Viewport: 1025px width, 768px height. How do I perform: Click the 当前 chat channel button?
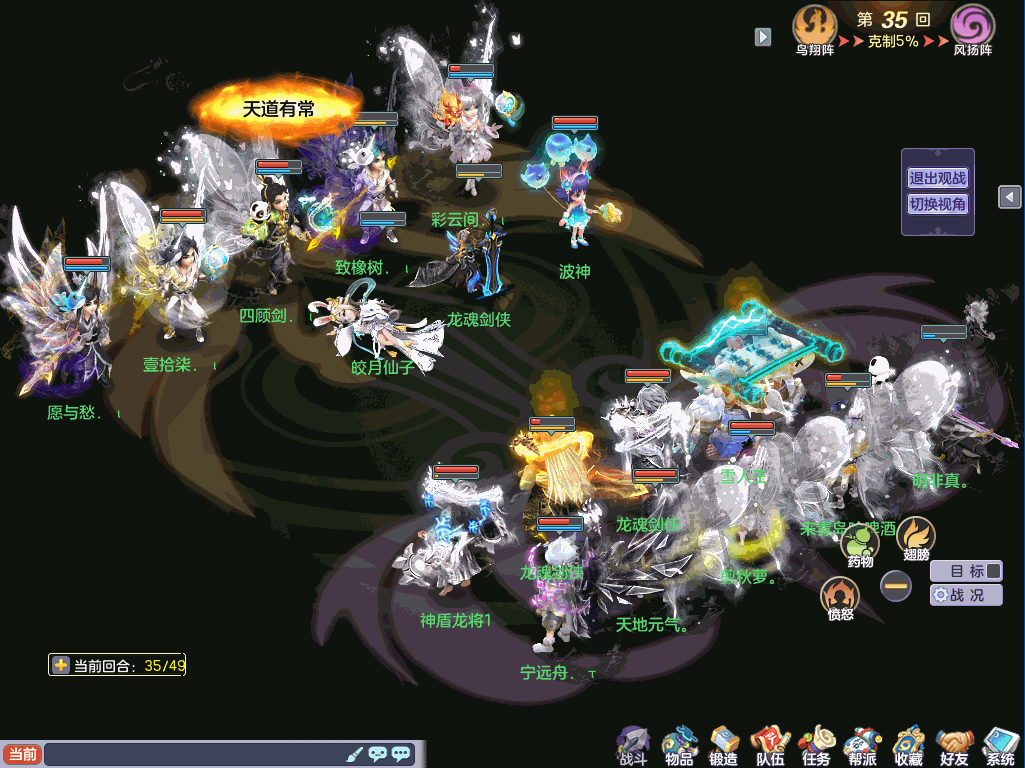coord(22,754)
